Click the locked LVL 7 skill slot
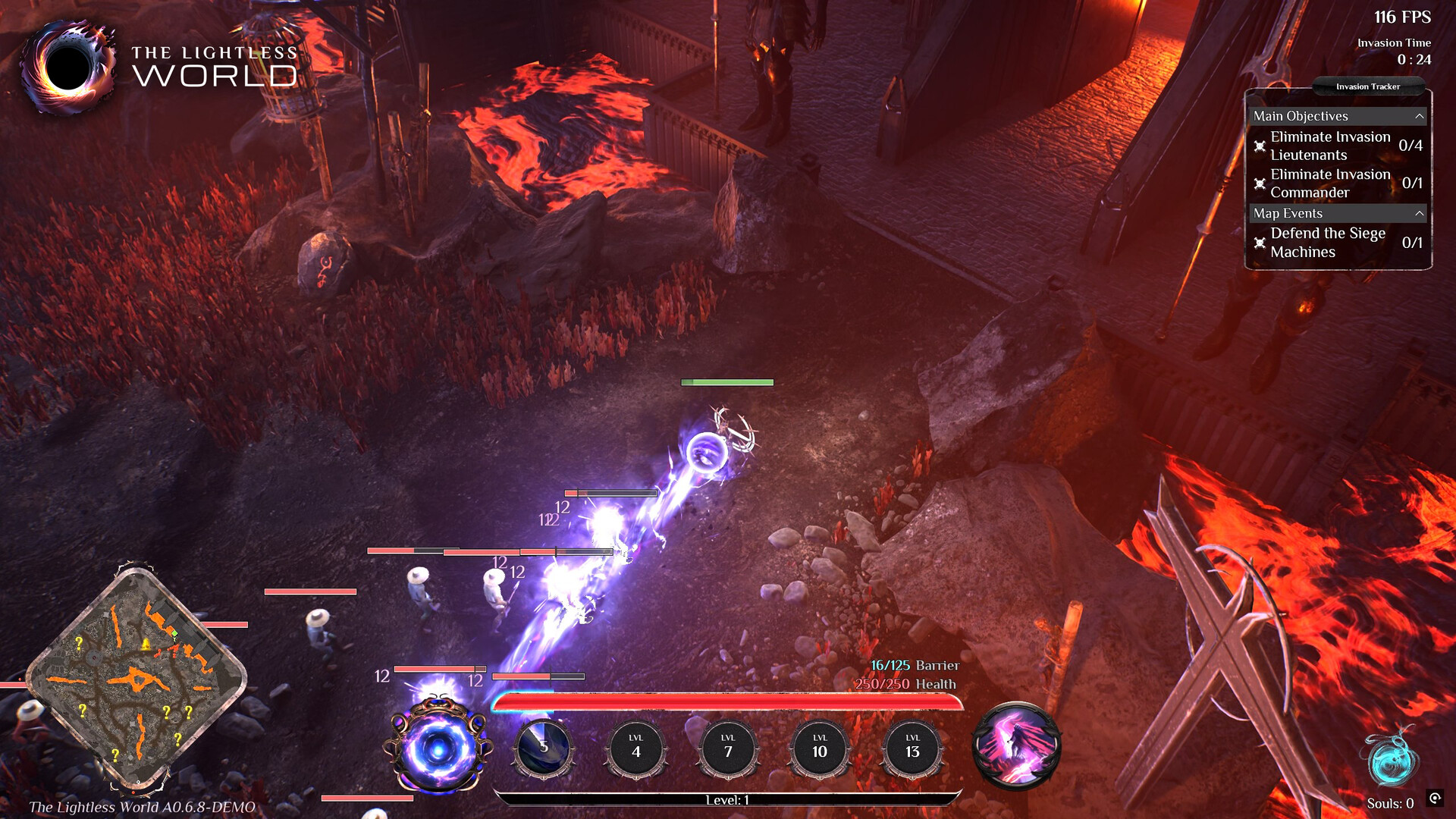1456x819 pixels. [x=728, y=748]
